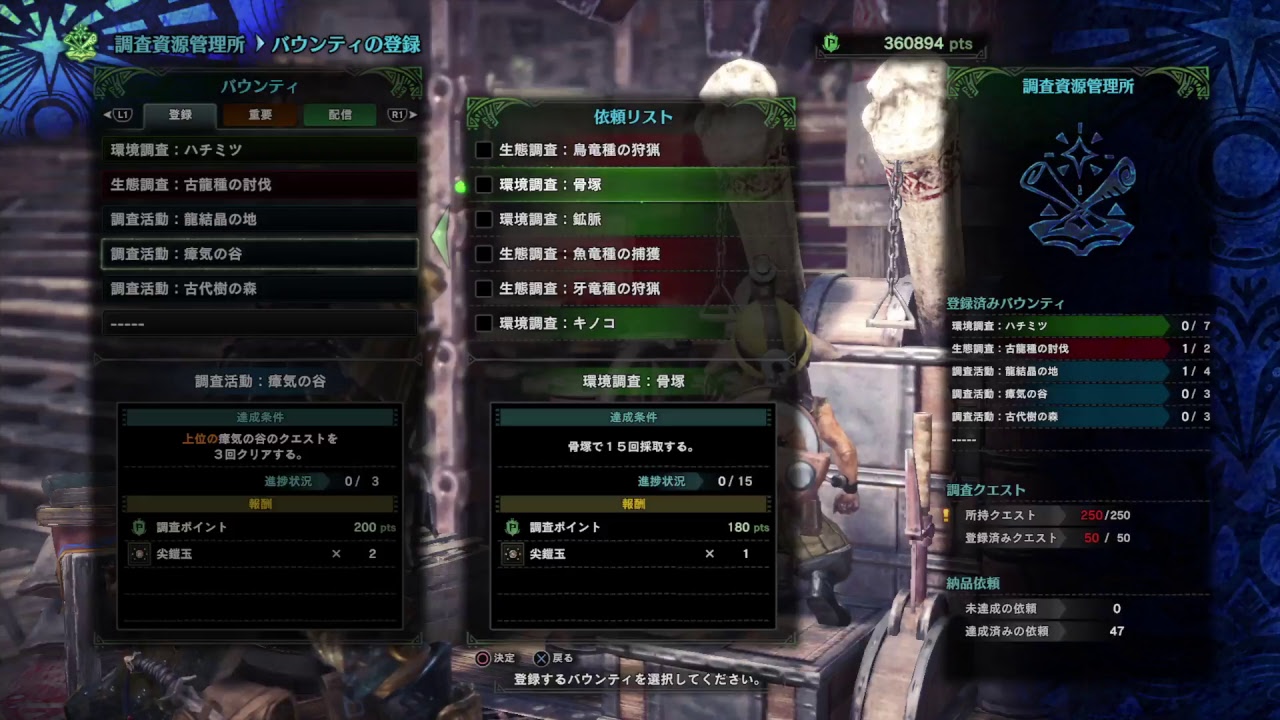The width and height of the screenshot is (1280, 720).
Task: Select registered bounty 調査活動：瘴気の谷
Action: point(260,254)
